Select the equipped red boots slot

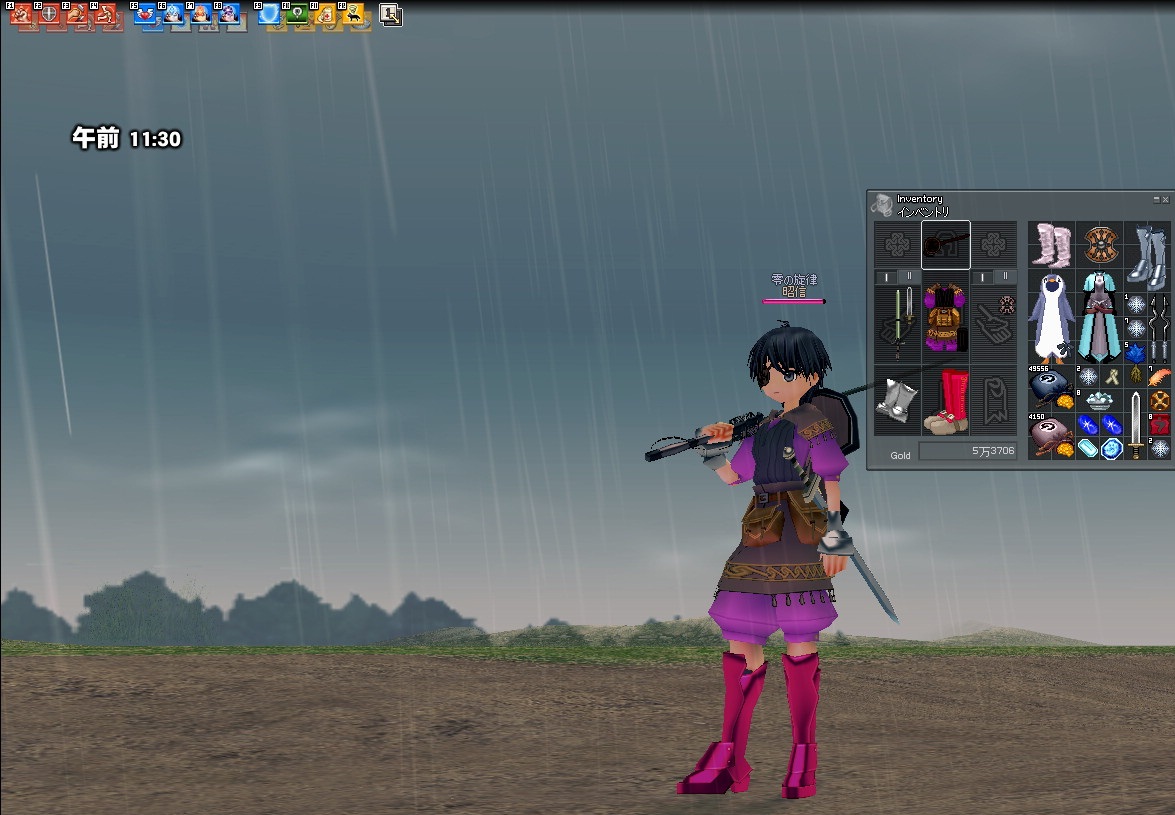(945, 400)
